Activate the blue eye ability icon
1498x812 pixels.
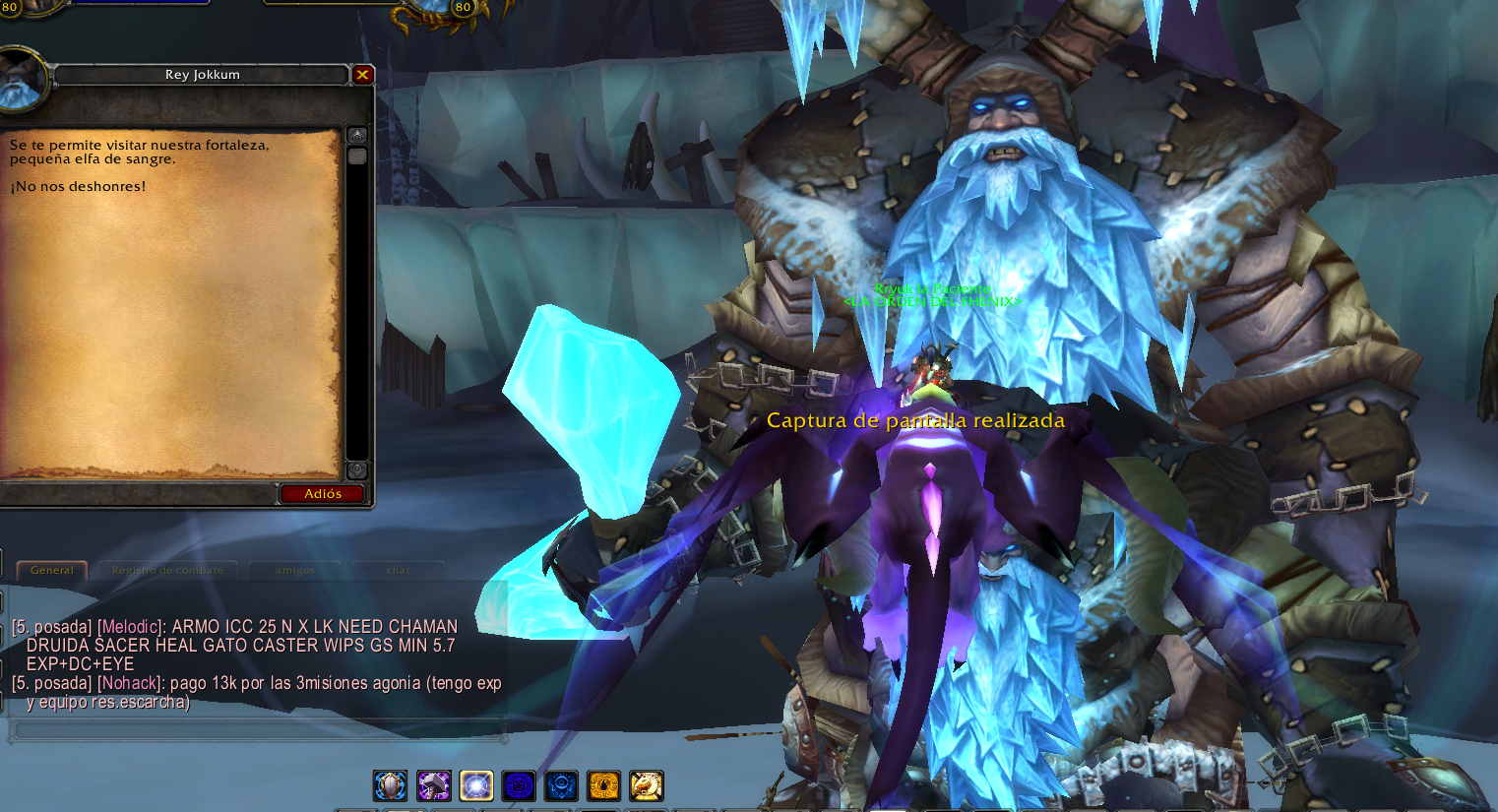pos(561,785)
